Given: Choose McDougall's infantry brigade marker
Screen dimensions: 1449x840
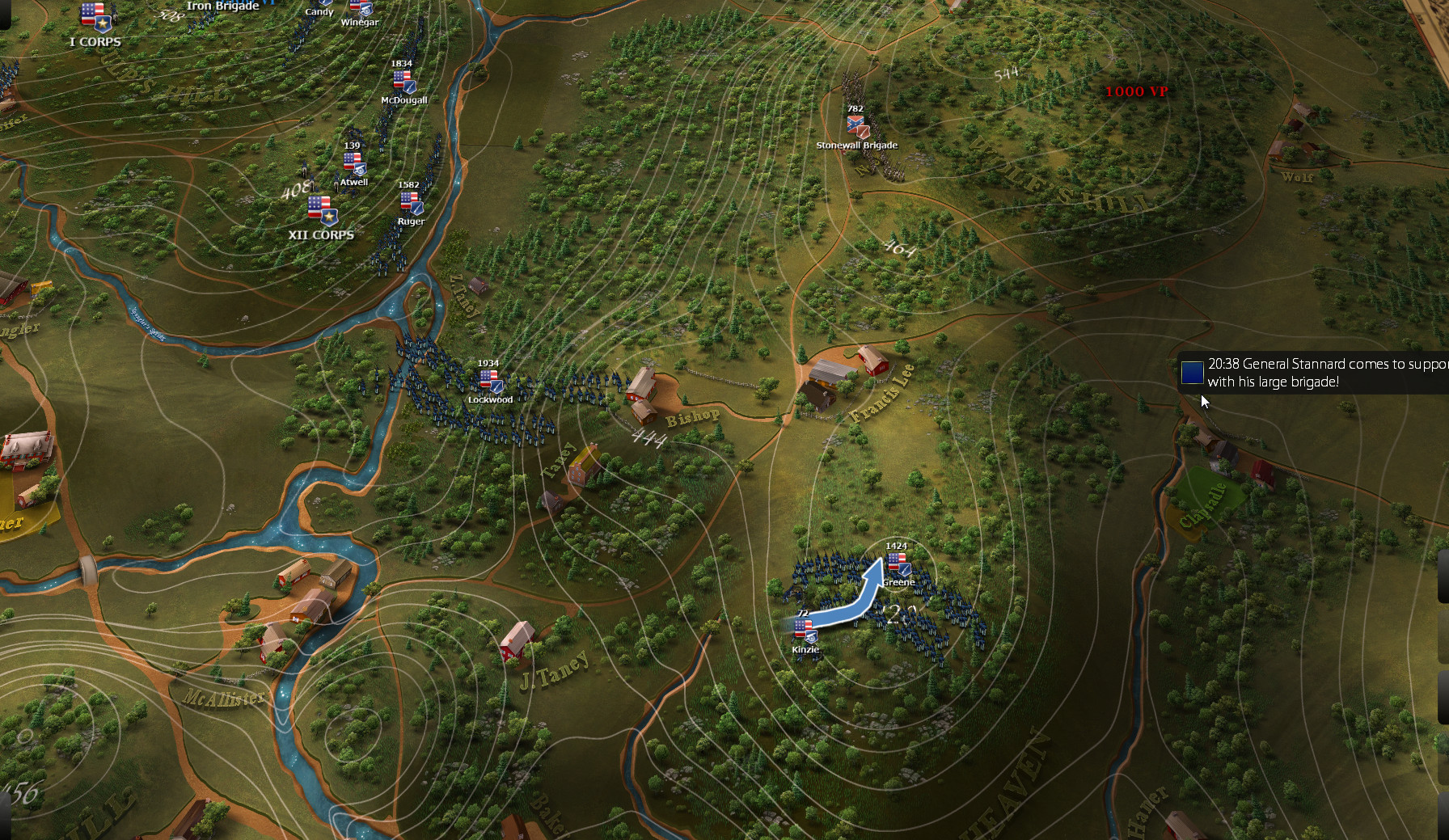Looking at the screenshot, I should 403,82.
